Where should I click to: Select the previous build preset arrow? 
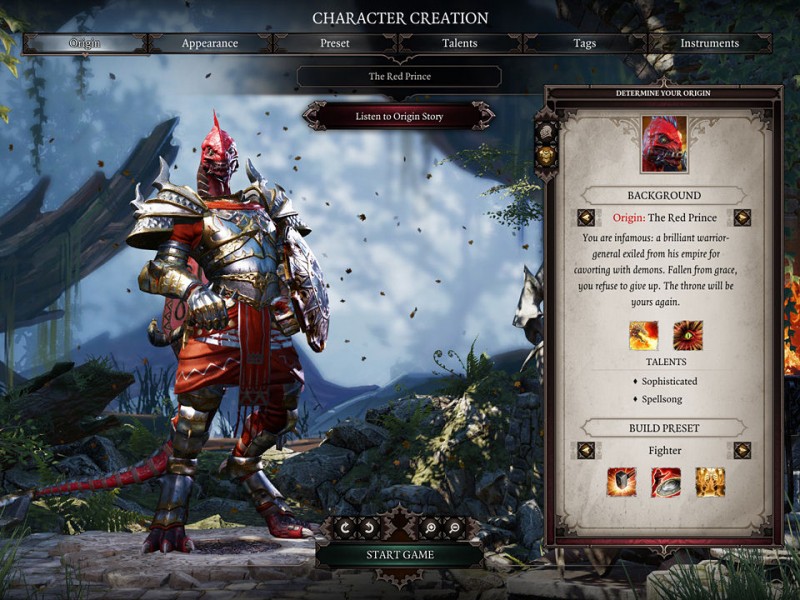(586, 451)
